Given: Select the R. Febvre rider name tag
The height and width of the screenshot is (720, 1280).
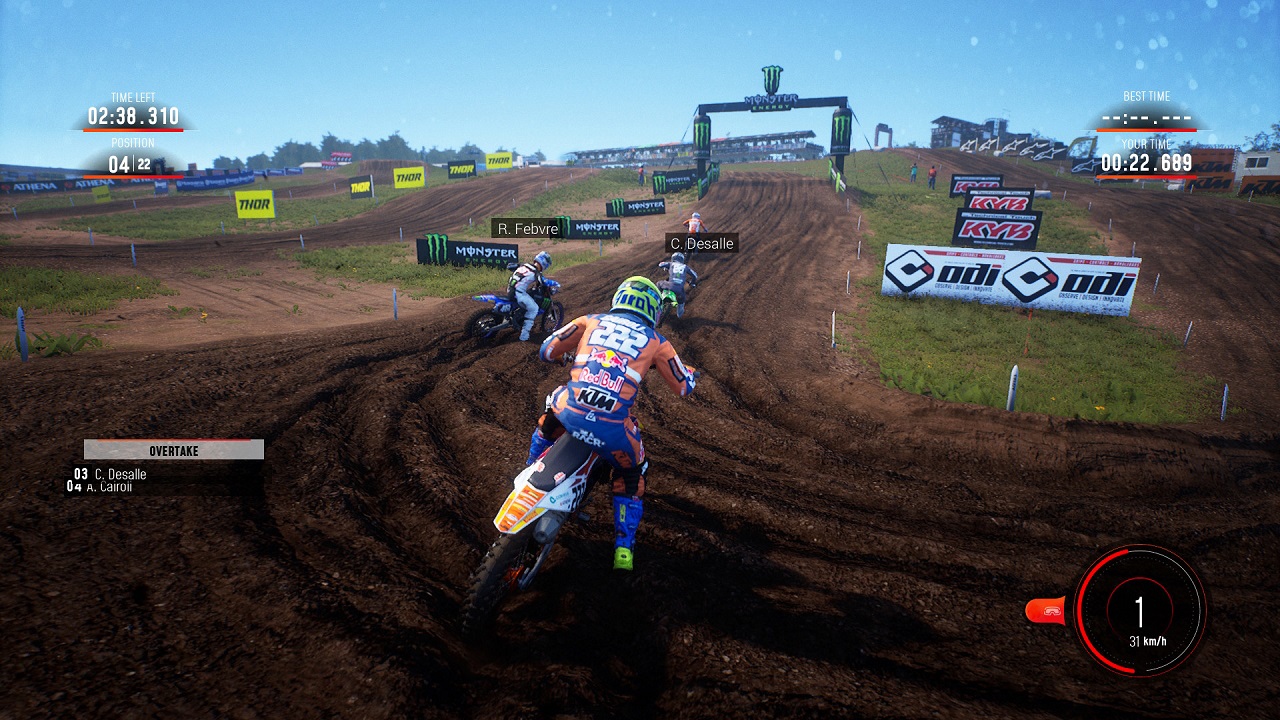Looking at the screenshot, I should pyautogui.click(x=525, y=229).
